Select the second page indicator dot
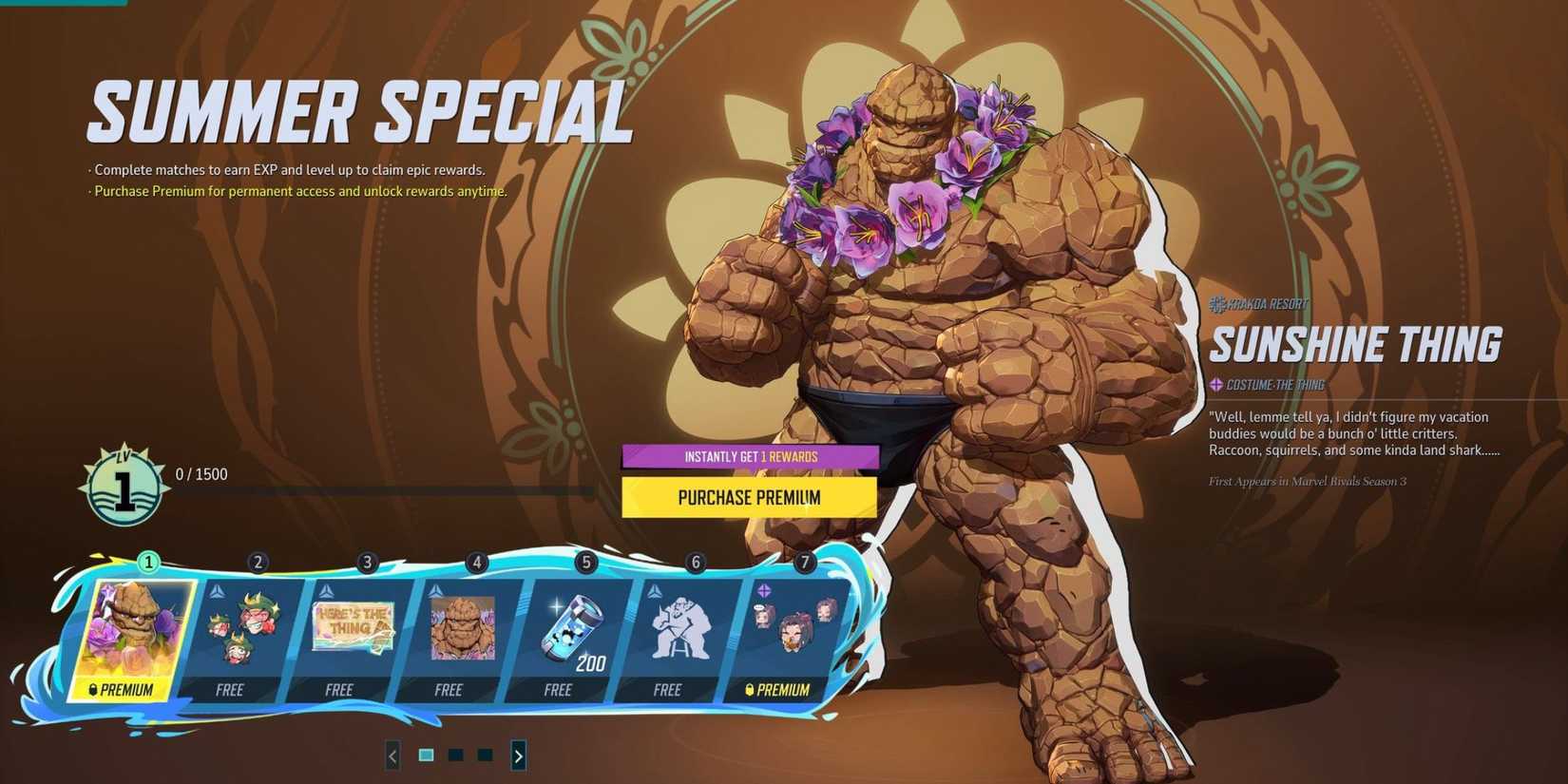 tap(455, 754)
